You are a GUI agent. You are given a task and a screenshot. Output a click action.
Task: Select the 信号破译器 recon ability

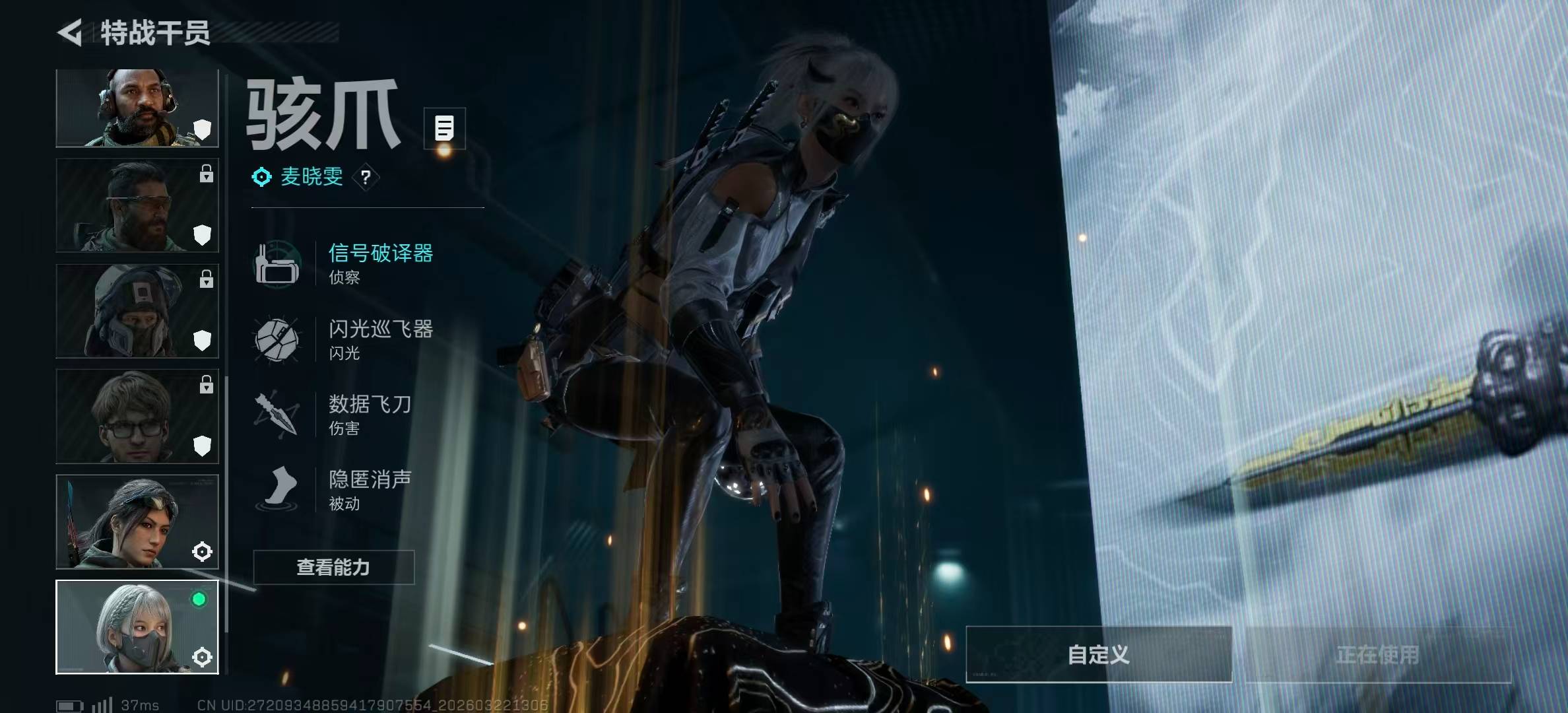[x=380, y=262]
